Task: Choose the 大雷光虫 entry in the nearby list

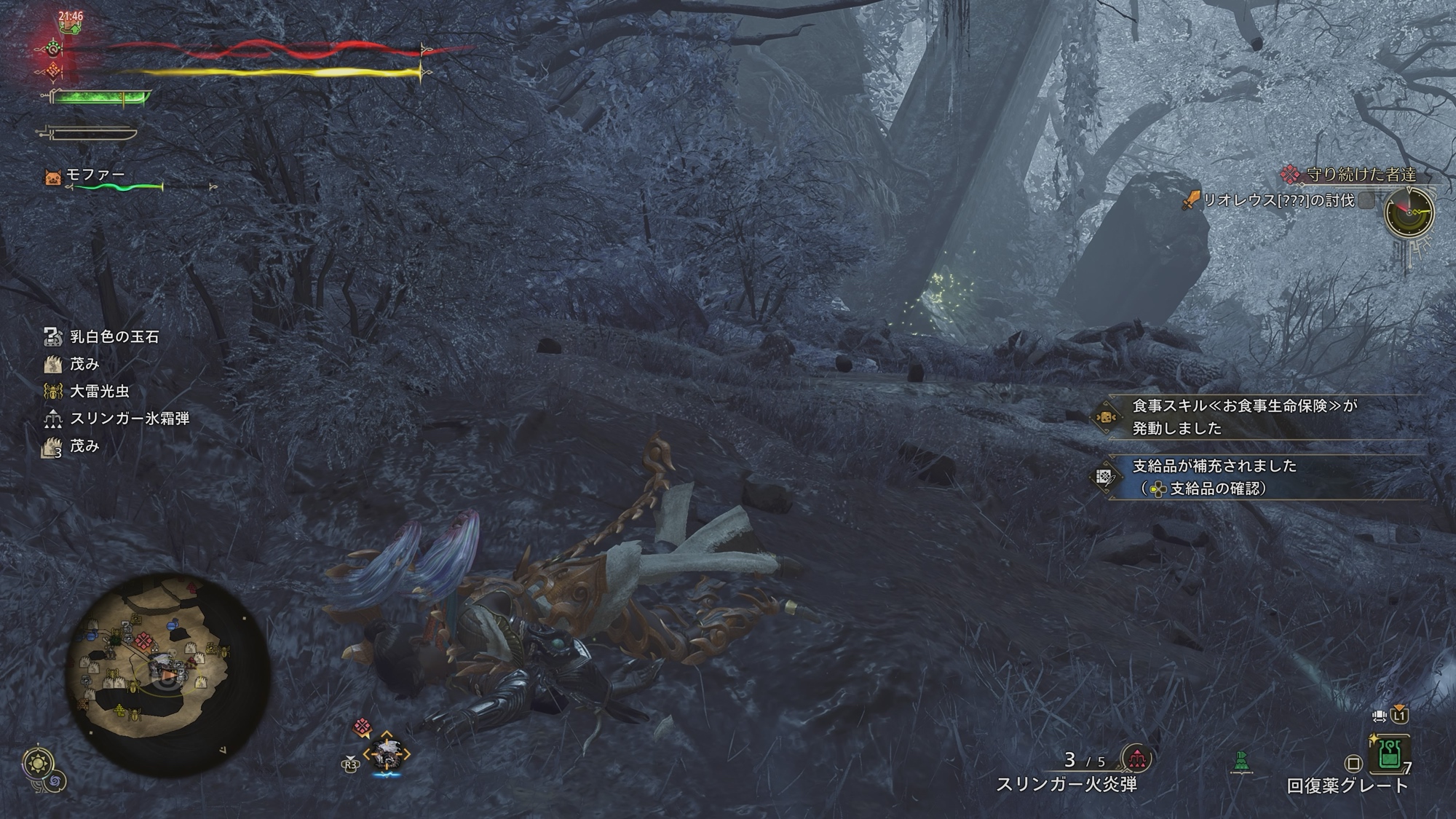Action: tap(99, 392)
